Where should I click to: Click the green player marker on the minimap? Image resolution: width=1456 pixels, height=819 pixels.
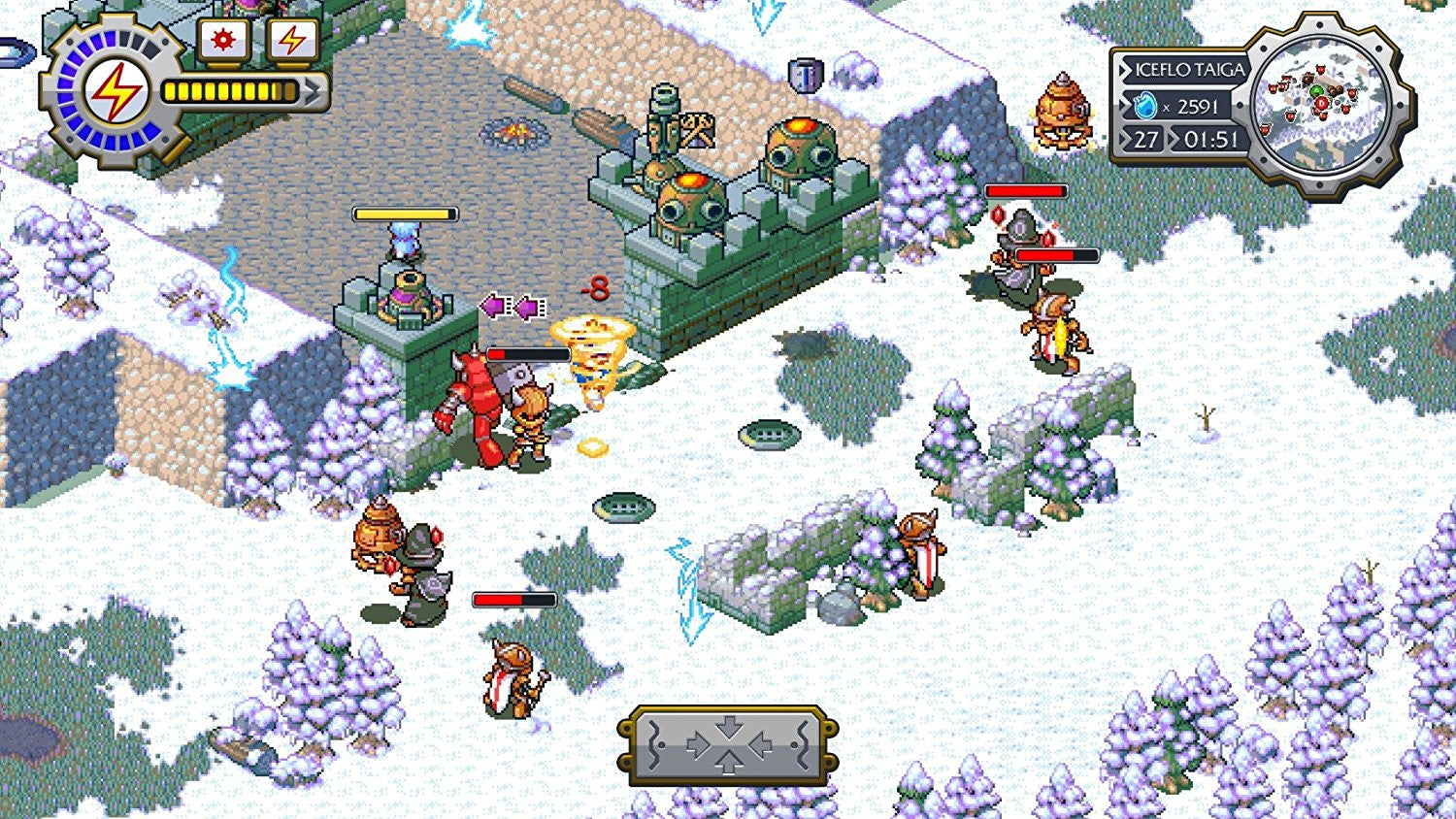coord(1316,91)
